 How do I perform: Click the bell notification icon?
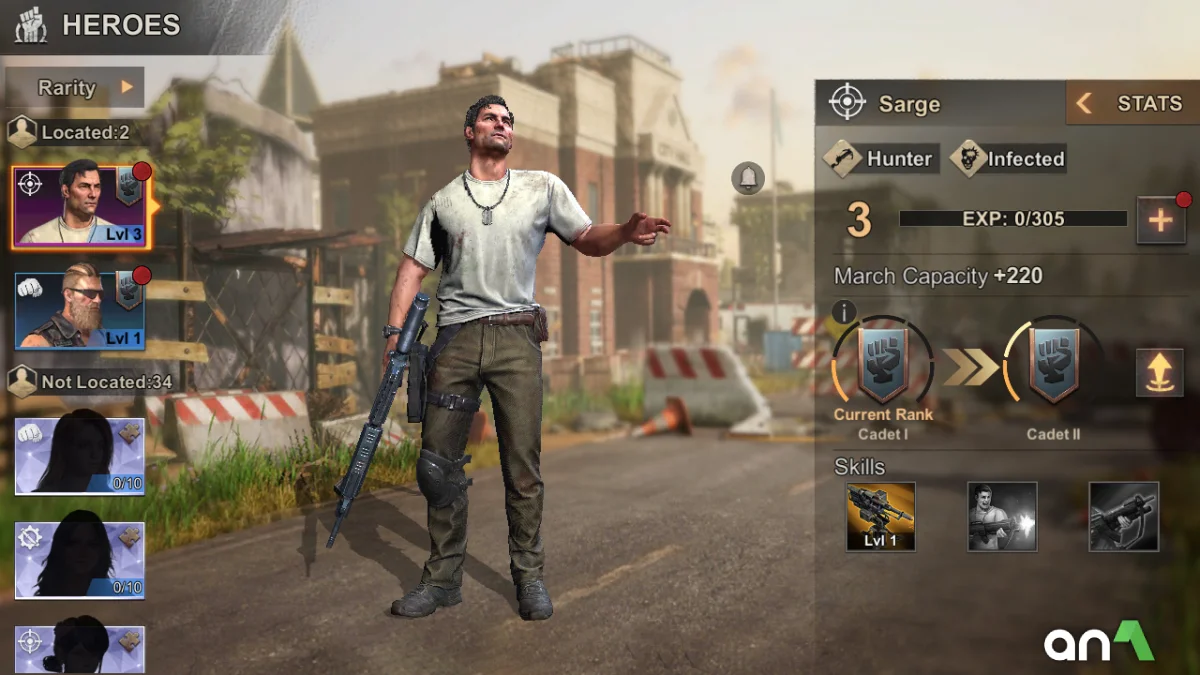pos(747,179)
